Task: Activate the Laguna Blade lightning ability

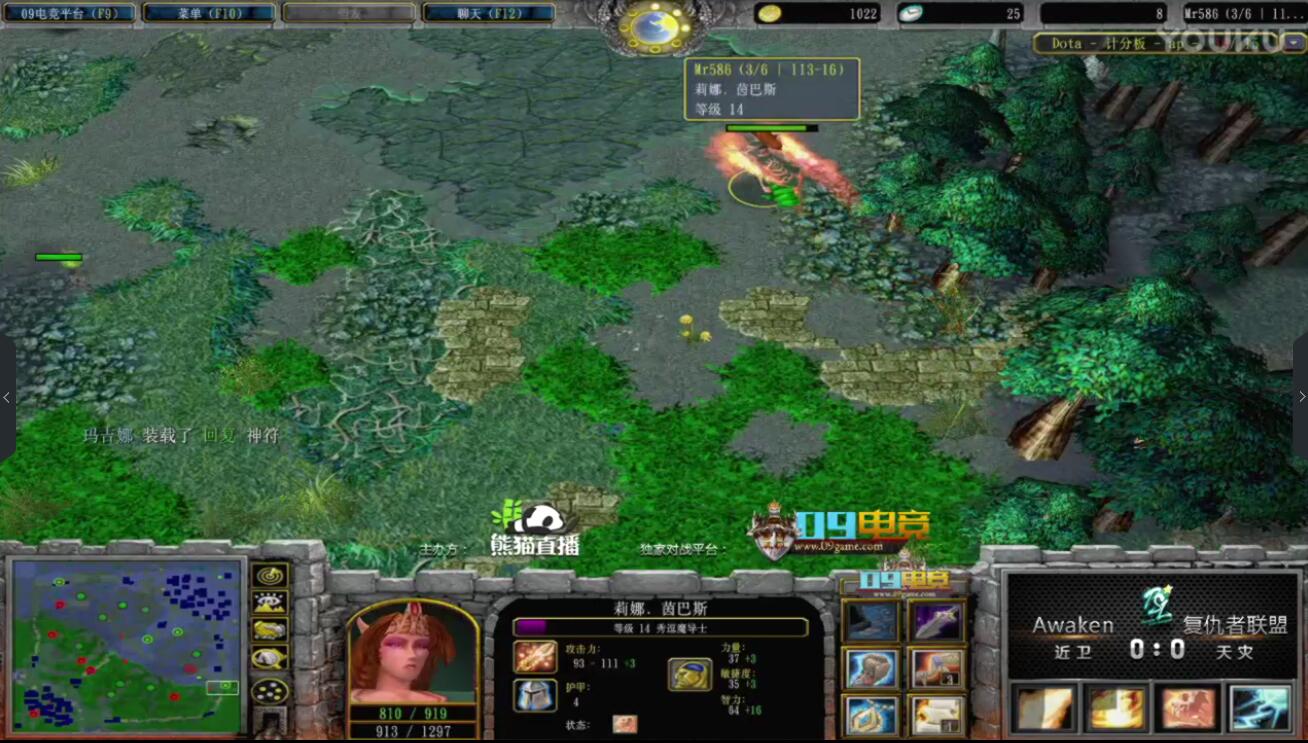Action: click(1259, 708)
